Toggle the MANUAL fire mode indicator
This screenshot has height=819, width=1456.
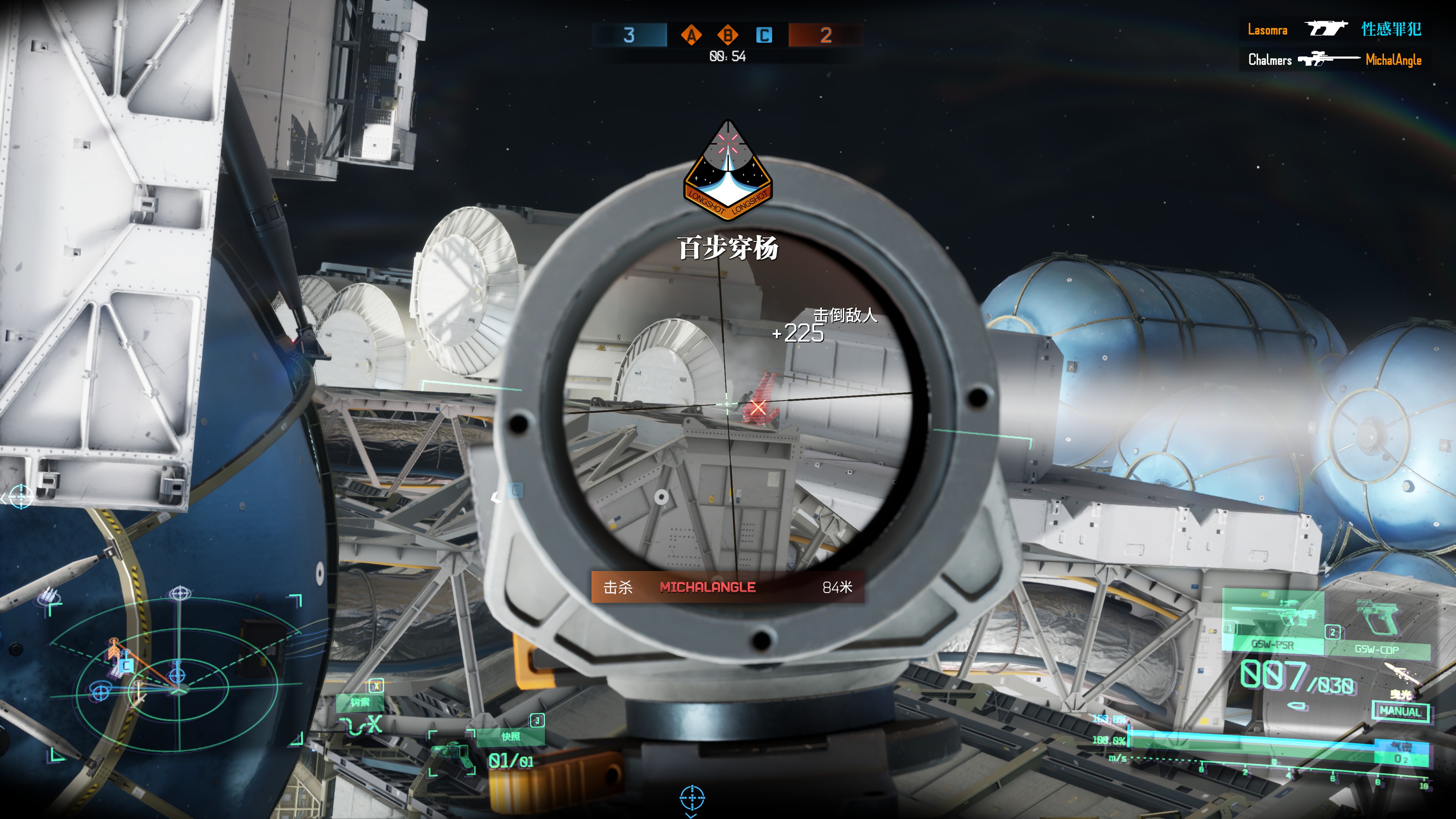click(1400, 711)
